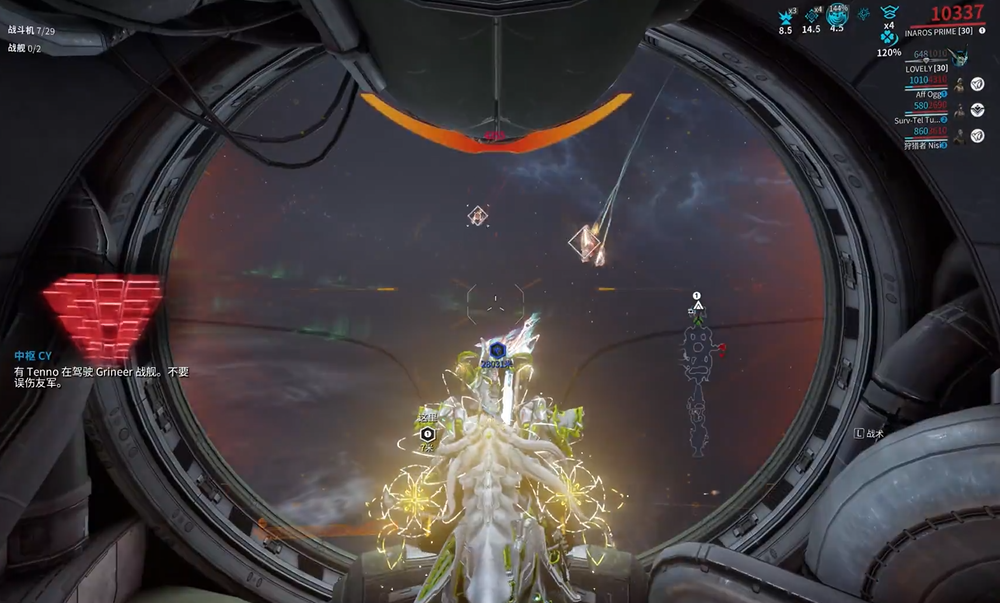Select the starburst buff icon showing 8.5
The image size is (1000, 603).
[786, 15]
